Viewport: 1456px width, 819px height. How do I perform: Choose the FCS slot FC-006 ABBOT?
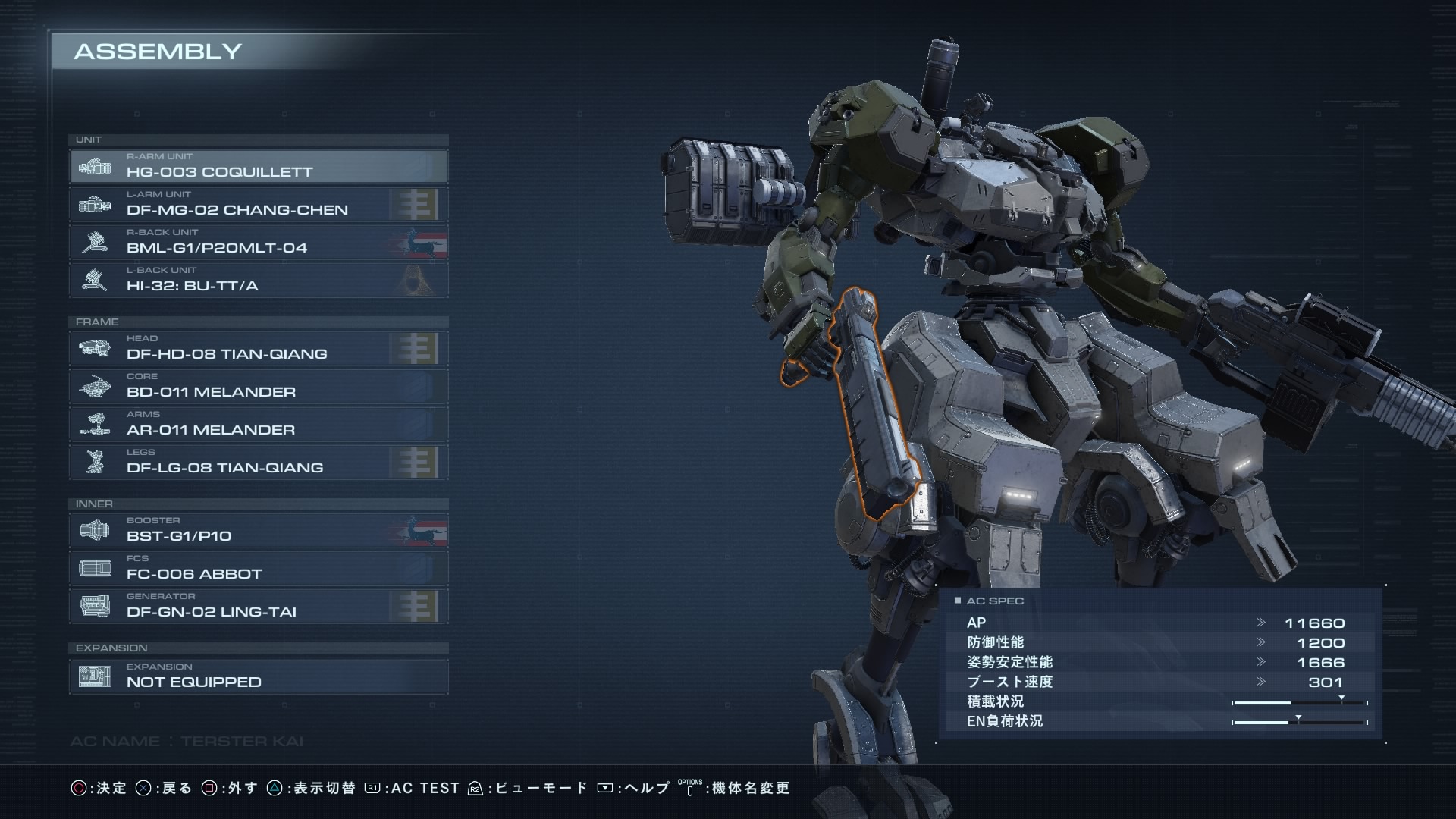coord(258,568)
